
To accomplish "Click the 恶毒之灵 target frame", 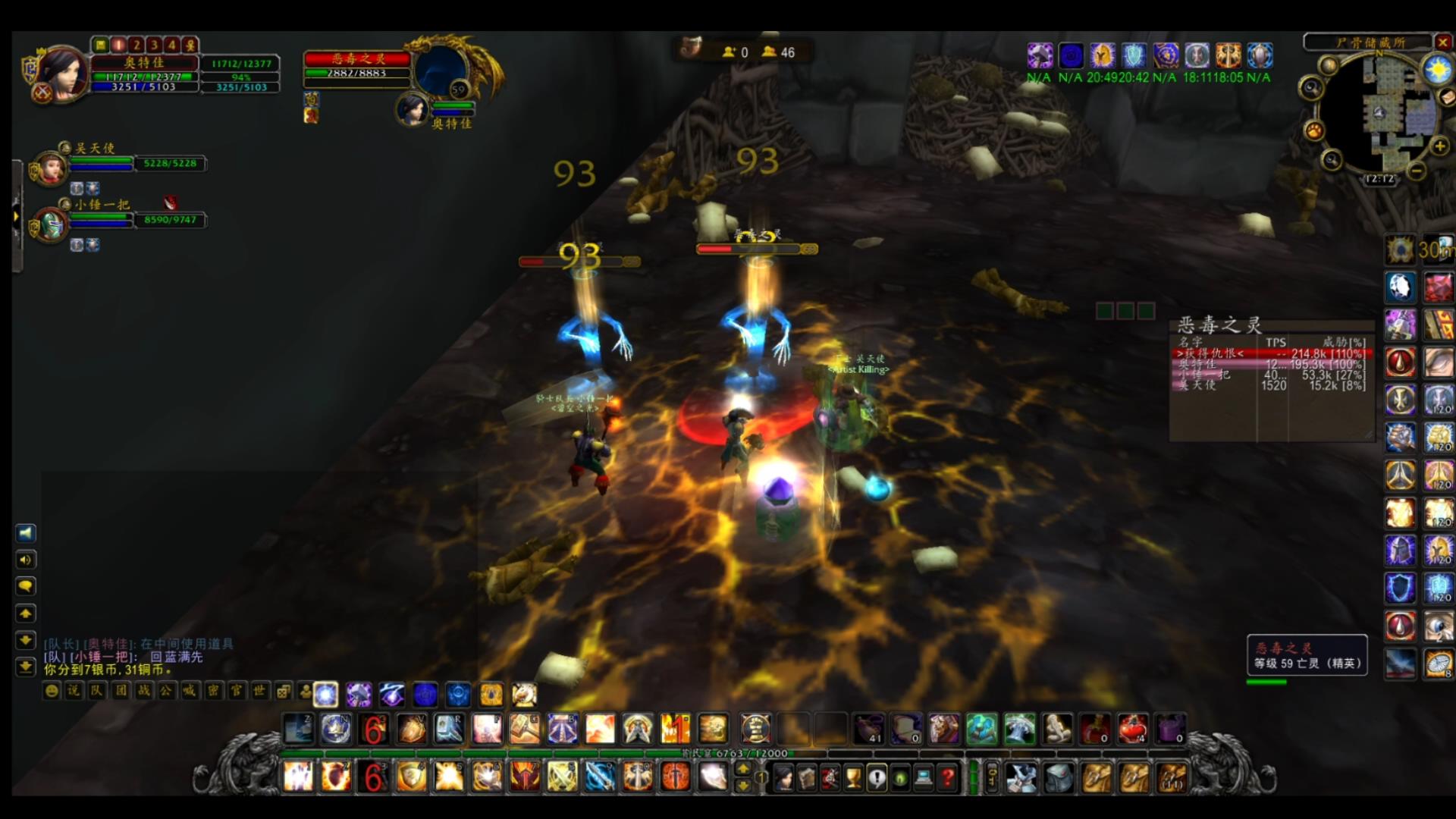I will tap(358, 66).
